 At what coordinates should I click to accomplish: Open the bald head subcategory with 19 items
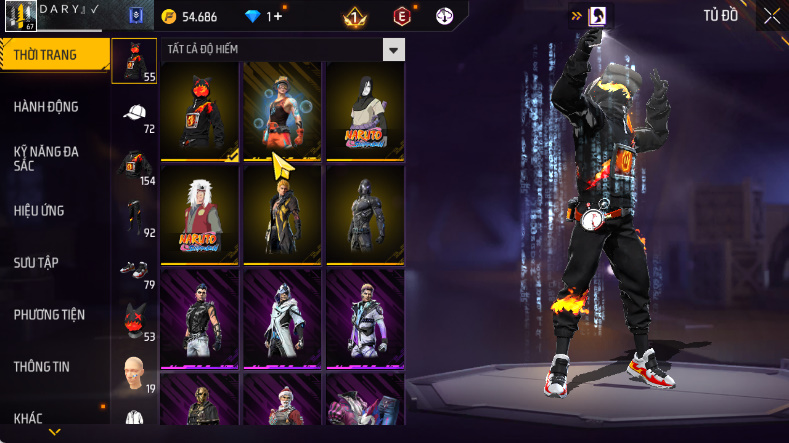point(135,373)
